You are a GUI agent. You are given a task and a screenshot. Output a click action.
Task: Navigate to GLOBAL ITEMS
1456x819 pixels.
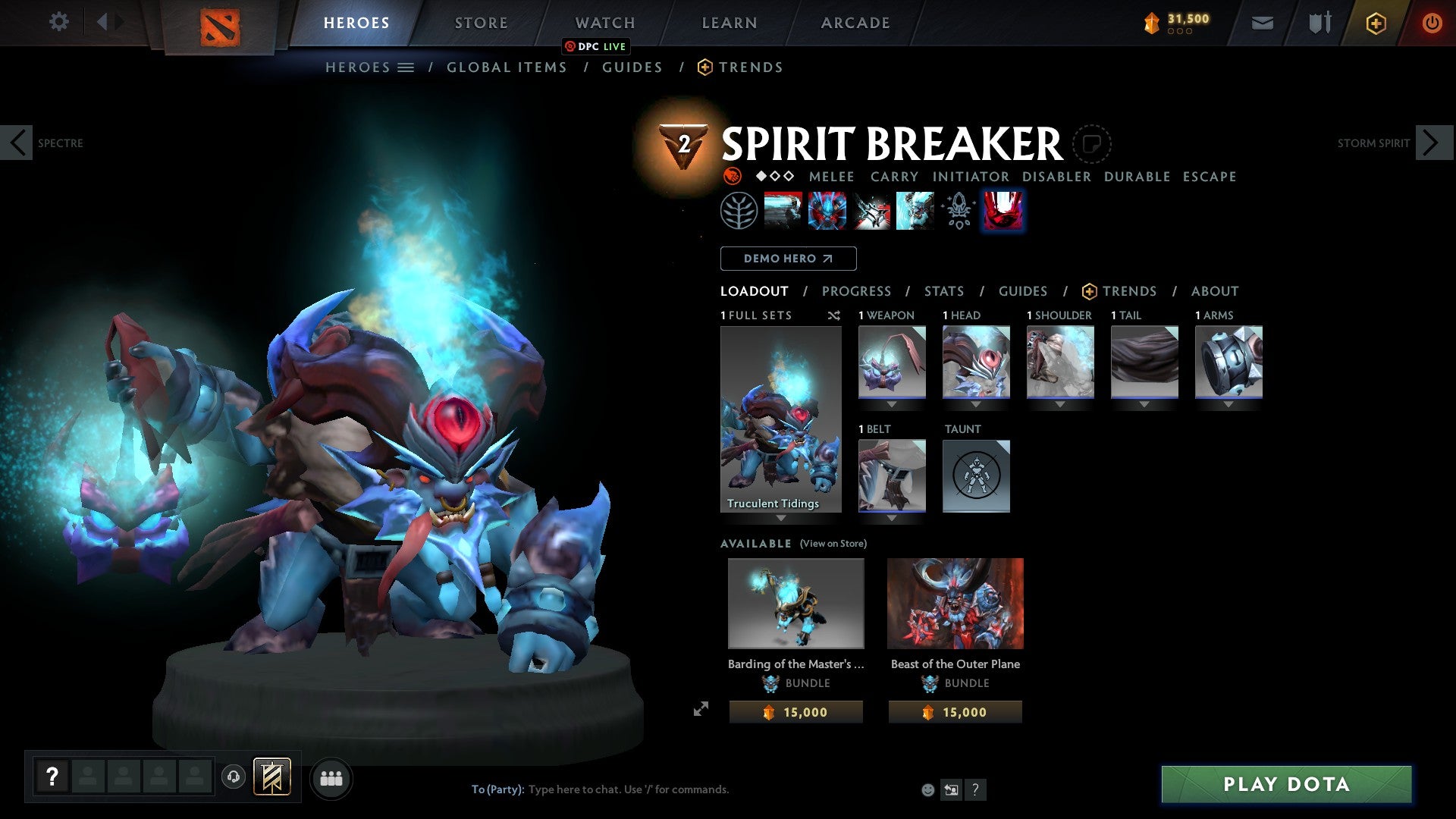pos(507,67)
